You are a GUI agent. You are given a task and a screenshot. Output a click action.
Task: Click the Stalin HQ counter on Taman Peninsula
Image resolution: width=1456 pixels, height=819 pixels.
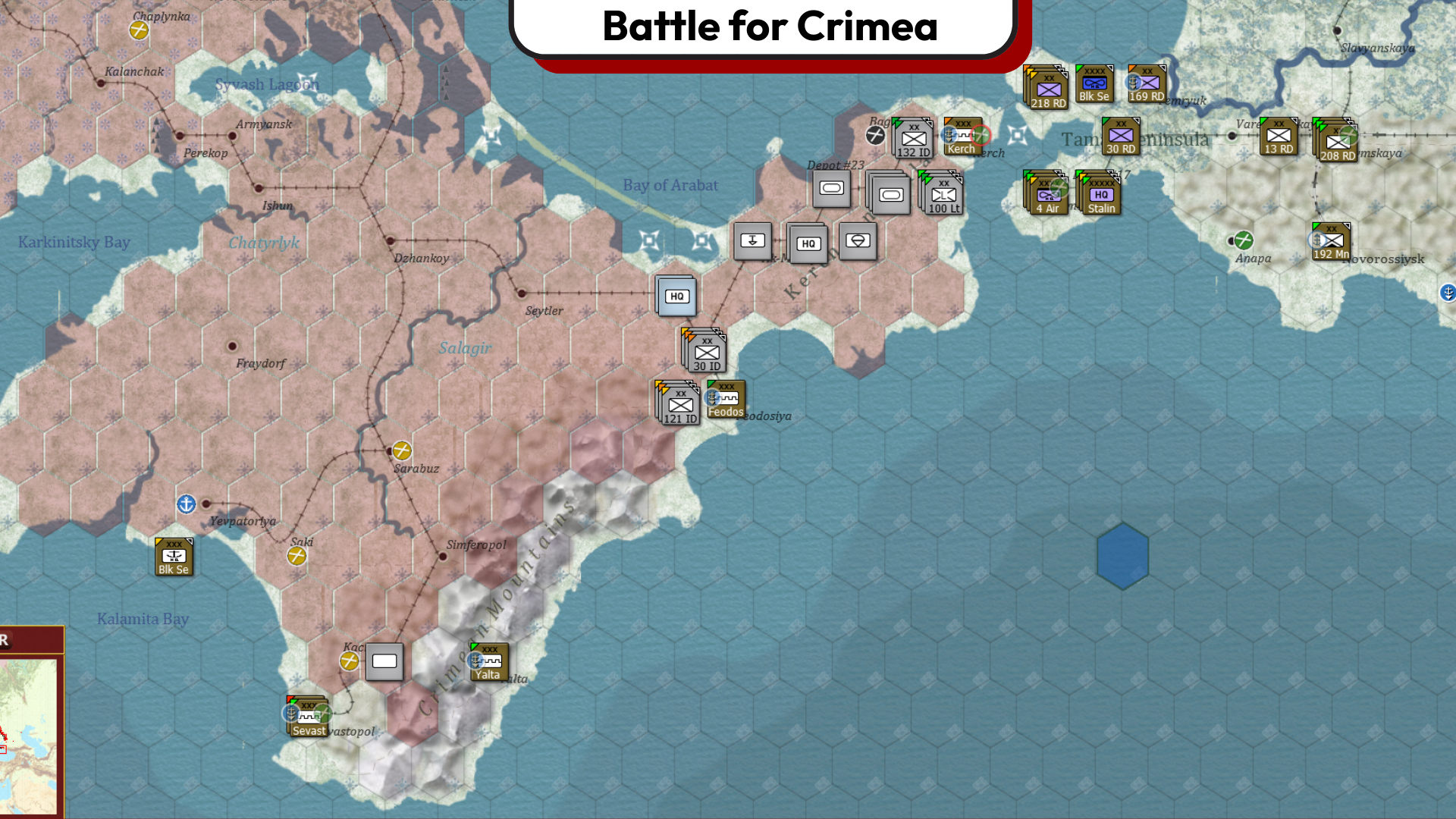(x=1100, y=196)
